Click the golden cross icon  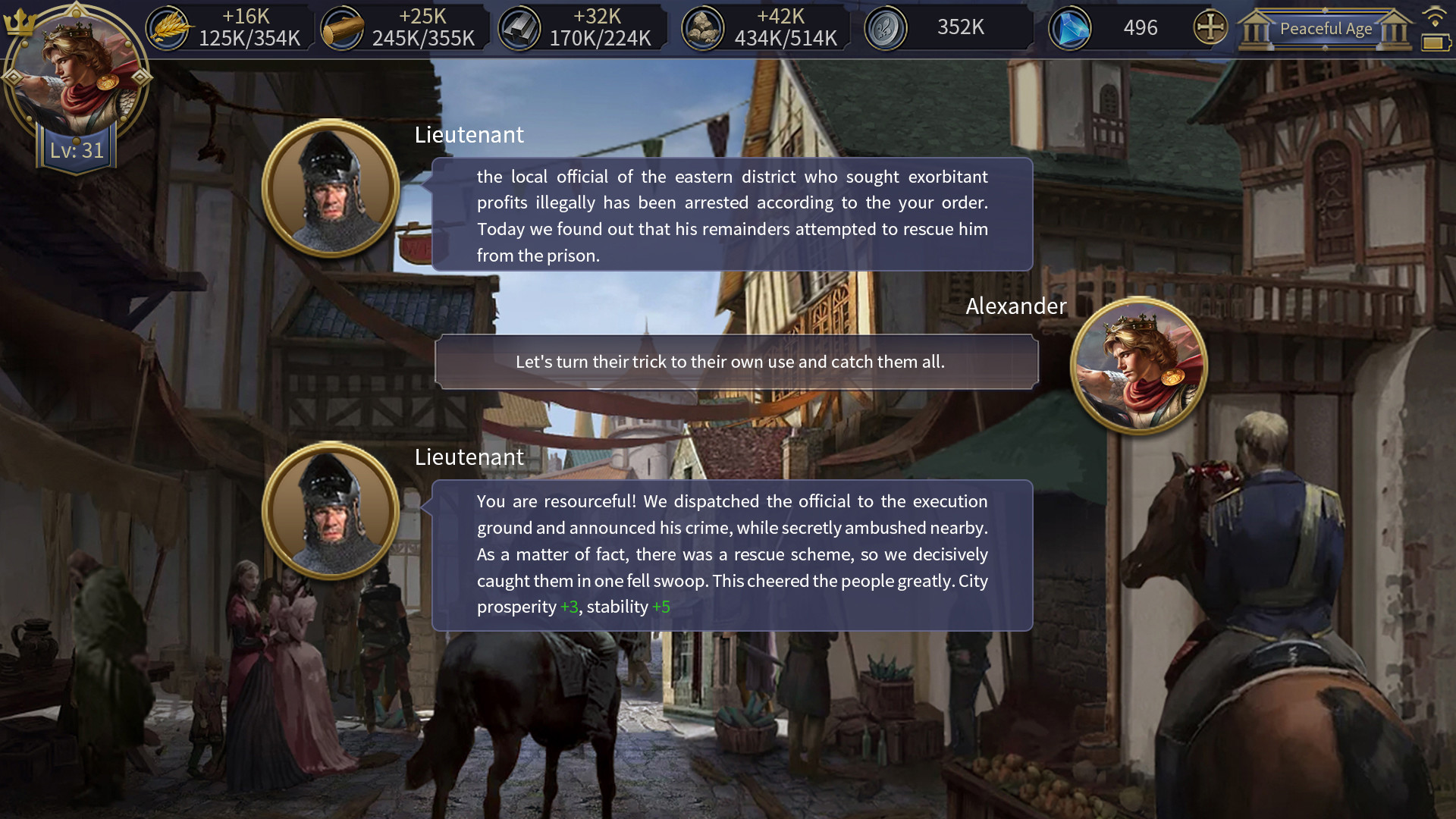pos(1210,27)
